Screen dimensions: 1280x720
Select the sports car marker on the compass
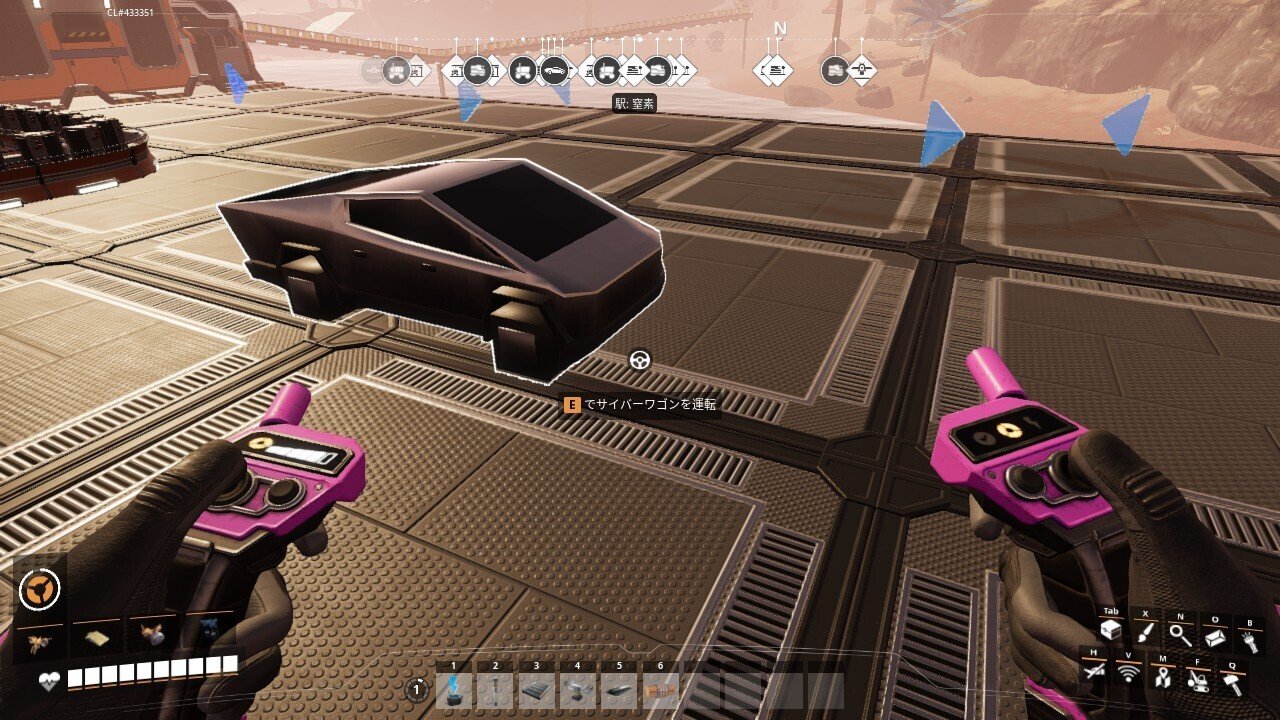pos(554,70)
